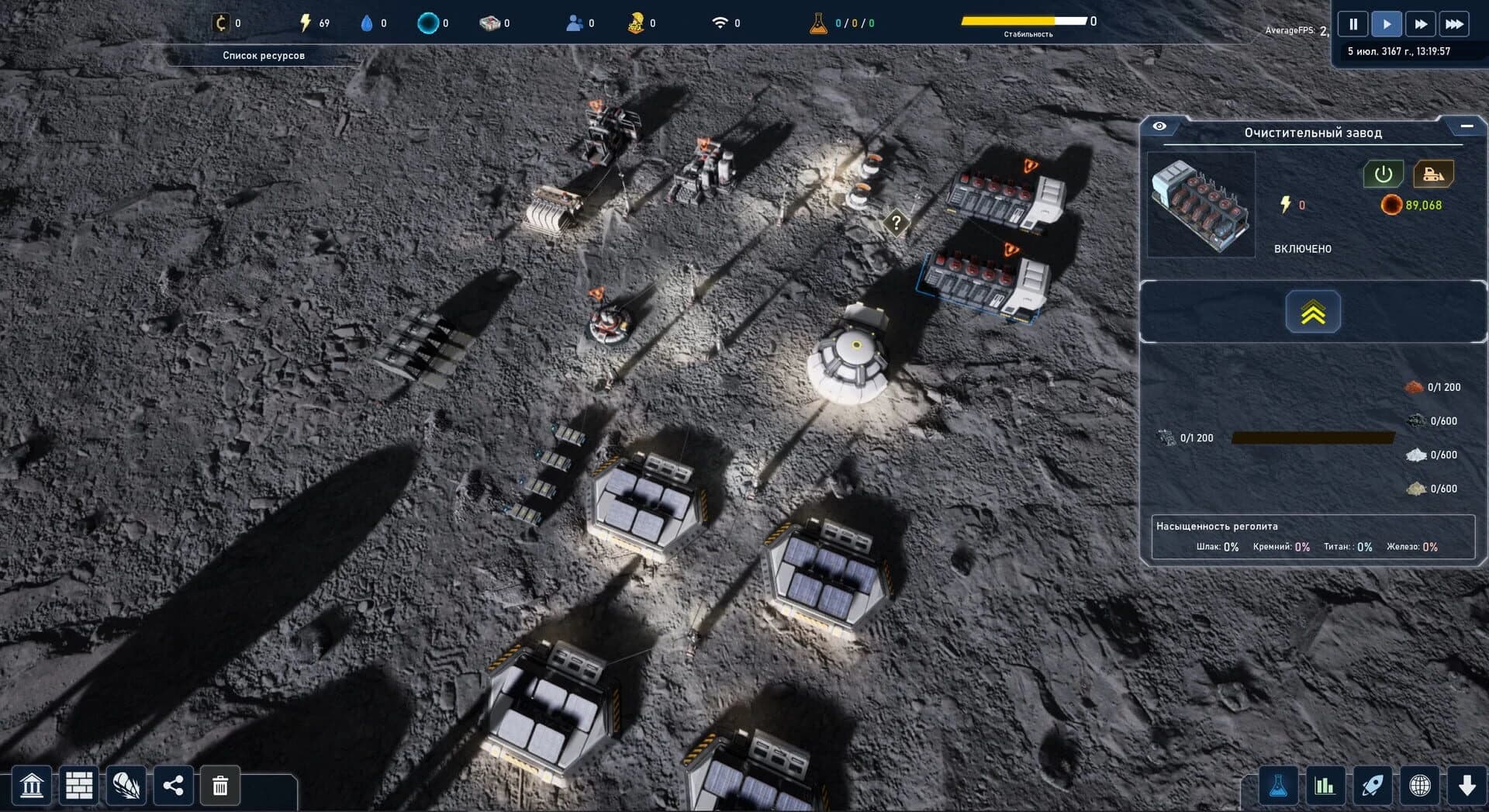Image resolution: width=1489 pixels, height=812 pixels.
Task: Click the rocket launch icon
Action: [1374, 786]
